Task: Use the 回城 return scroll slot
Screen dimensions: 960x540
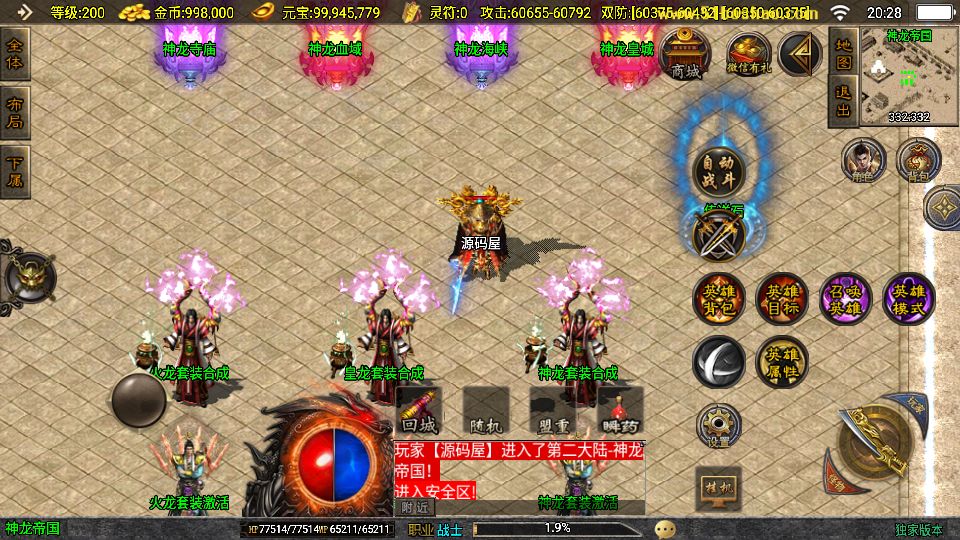Action: (x=419, y=410)
